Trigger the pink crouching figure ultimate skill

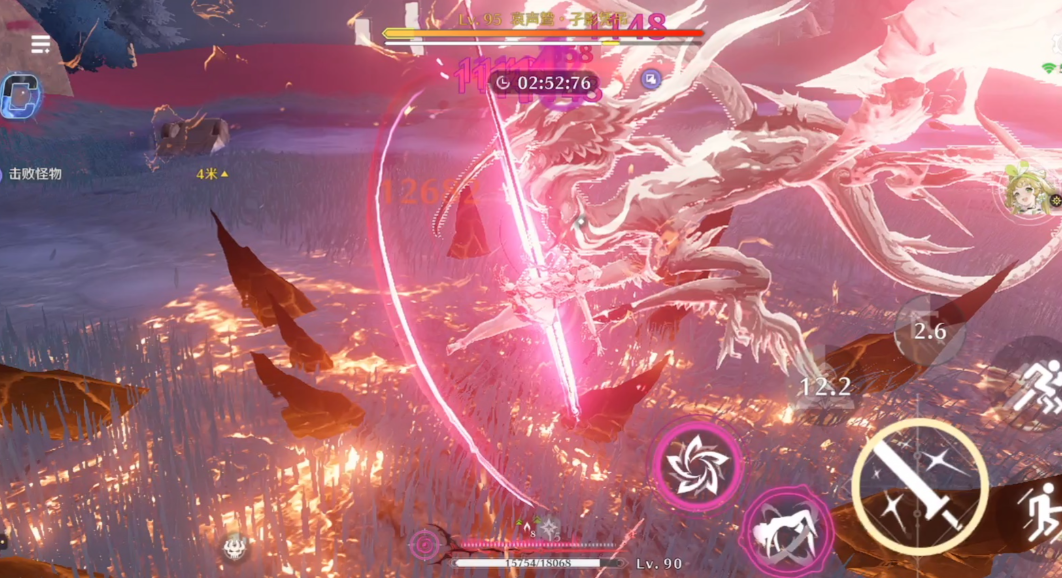[783, 535]
